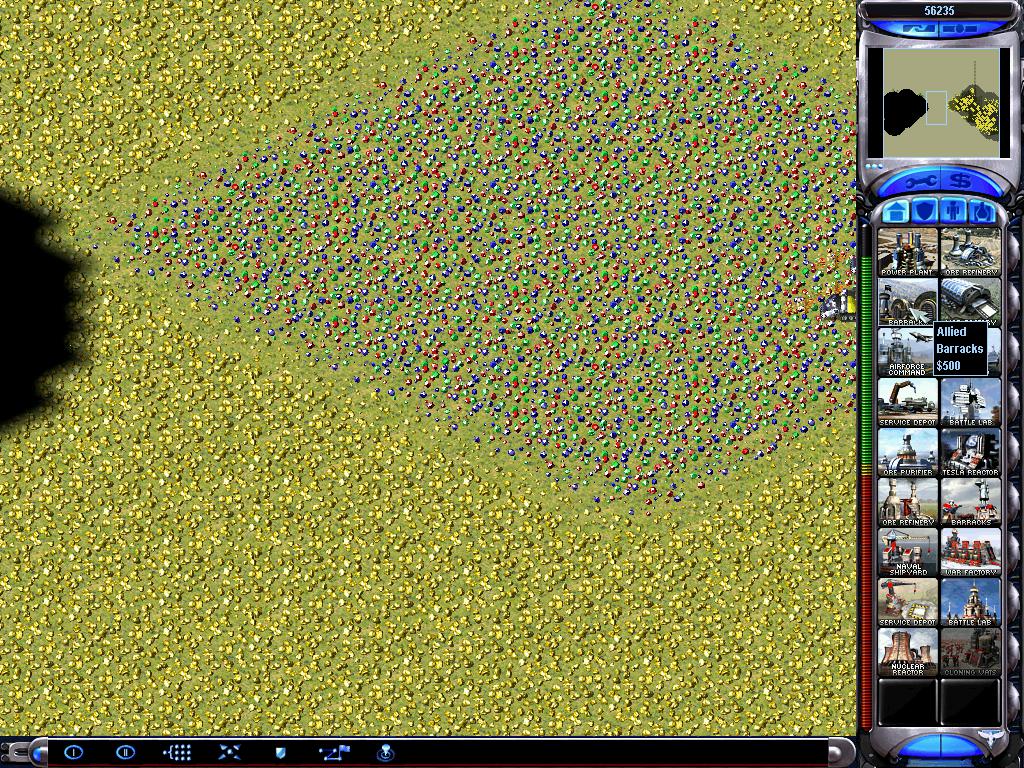Image resolution: width=1024 pixels, height=768 pixels.
Task: Switch to the structures build tab
Action: 897,211
